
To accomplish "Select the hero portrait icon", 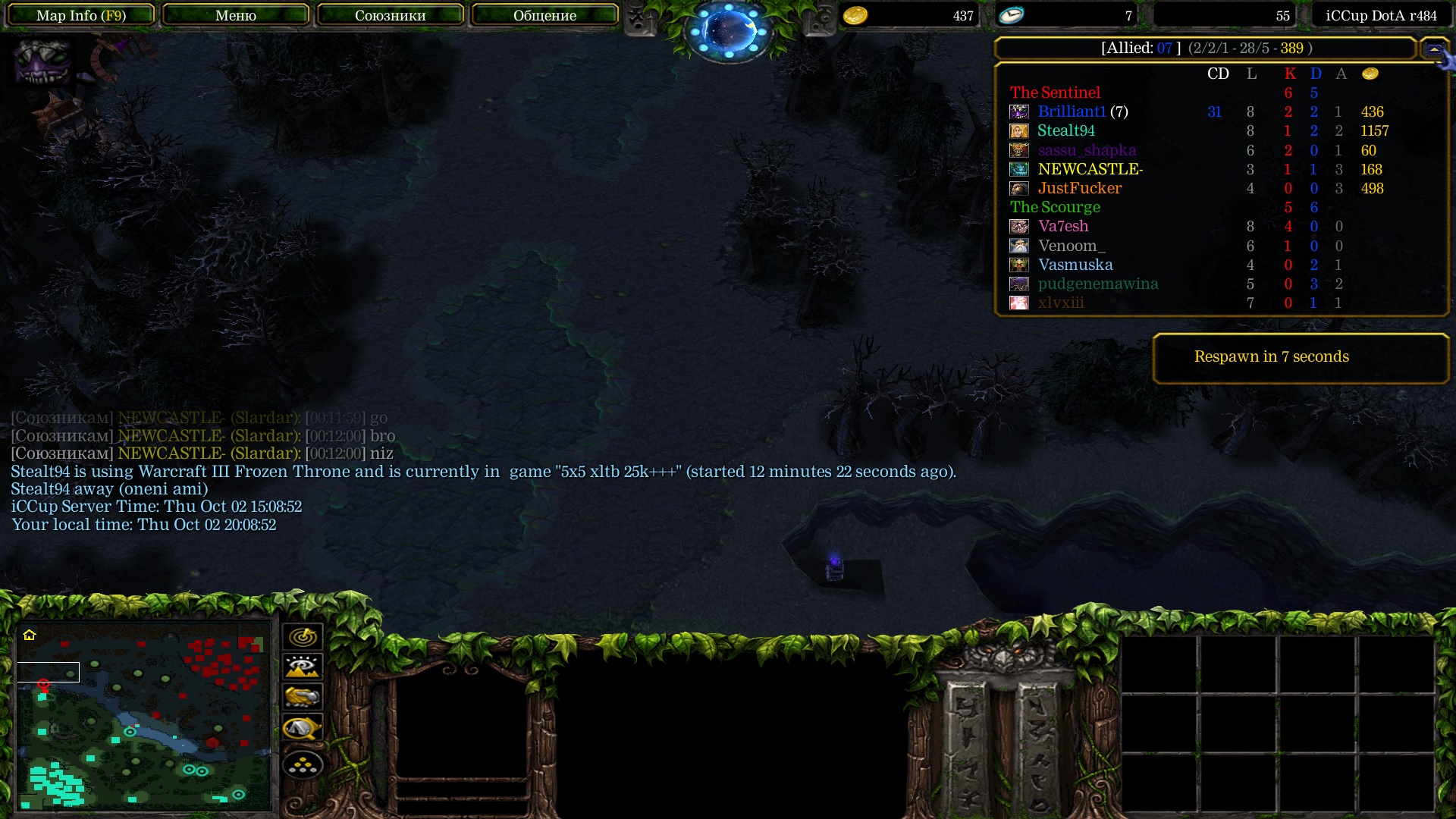I will [42, 61].
